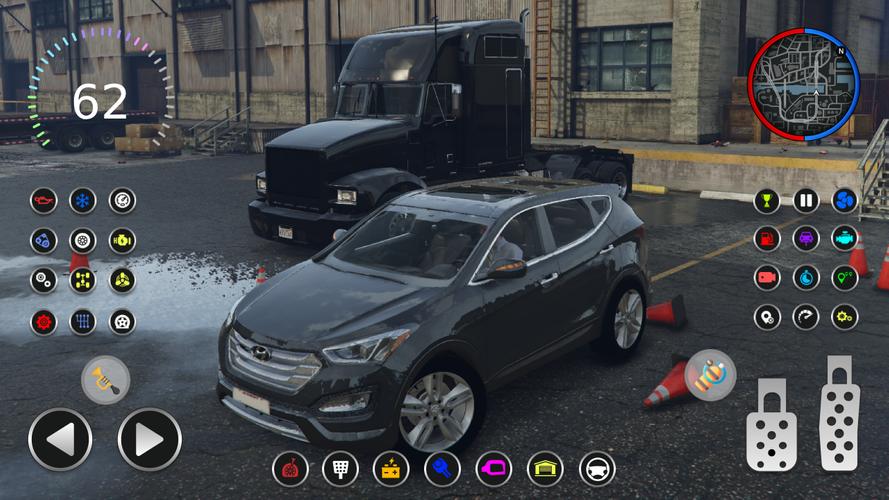Tap the right steering arrow
This screenshot has height=500, width=889.
(x=150, y=439)
